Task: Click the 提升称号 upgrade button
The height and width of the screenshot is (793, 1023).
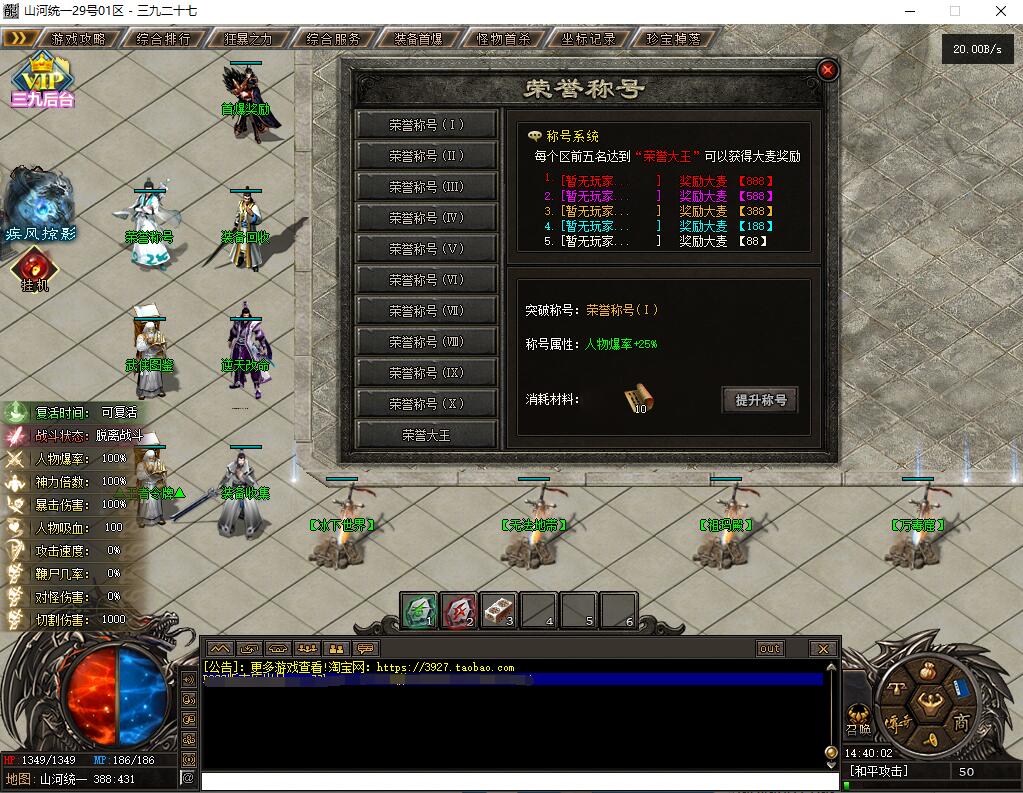Action: click(760, 400)
